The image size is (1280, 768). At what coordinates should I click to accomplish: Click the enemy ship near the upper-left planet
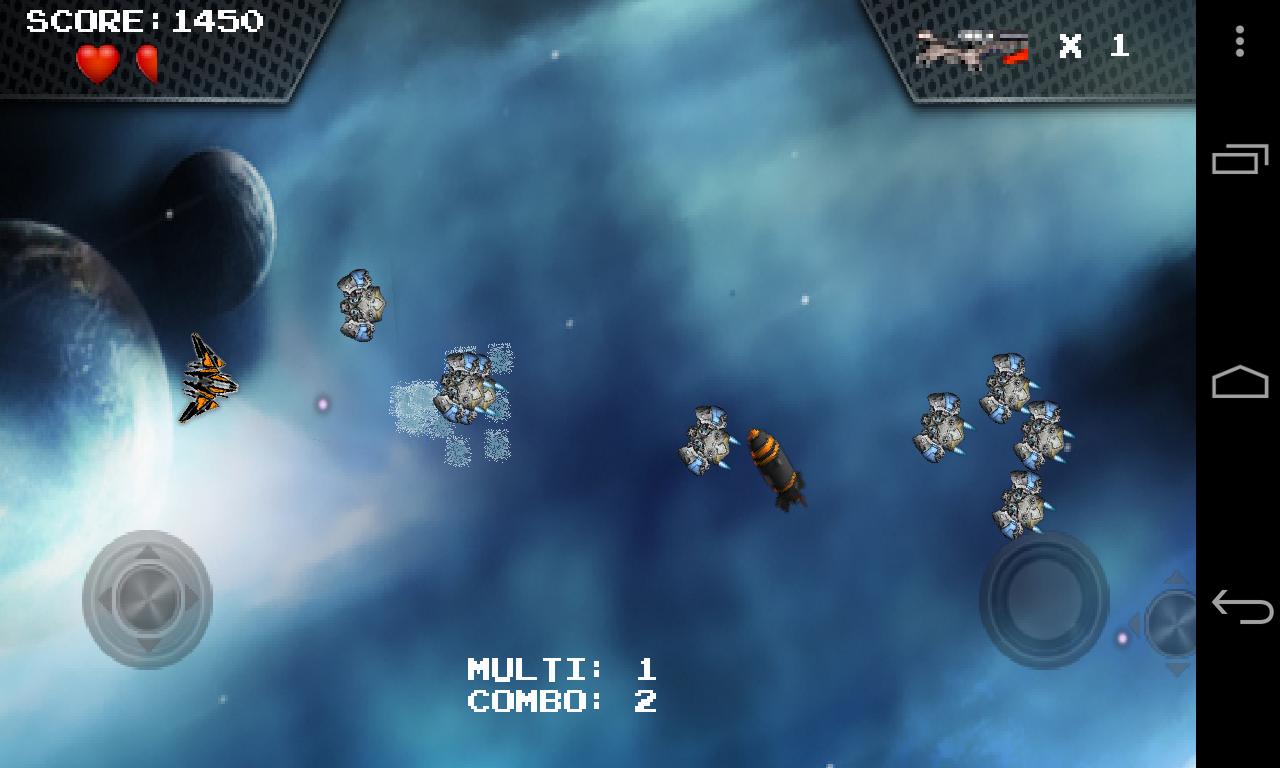pyautogui.click(x=358, y=305)
